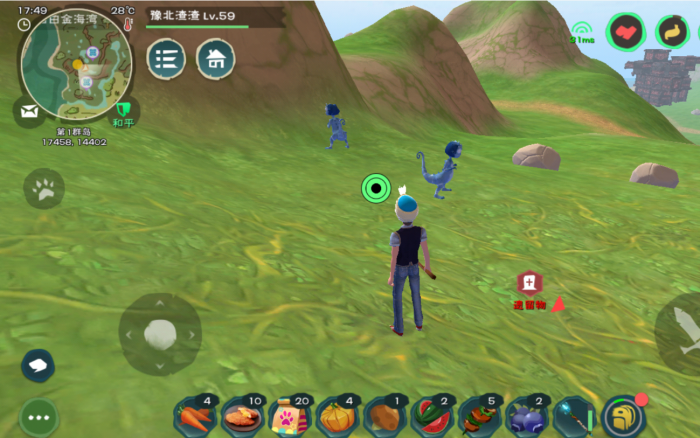Select the pumpkin hotbar slot
This screenshot has height=438, width=700.
(336, 416)
